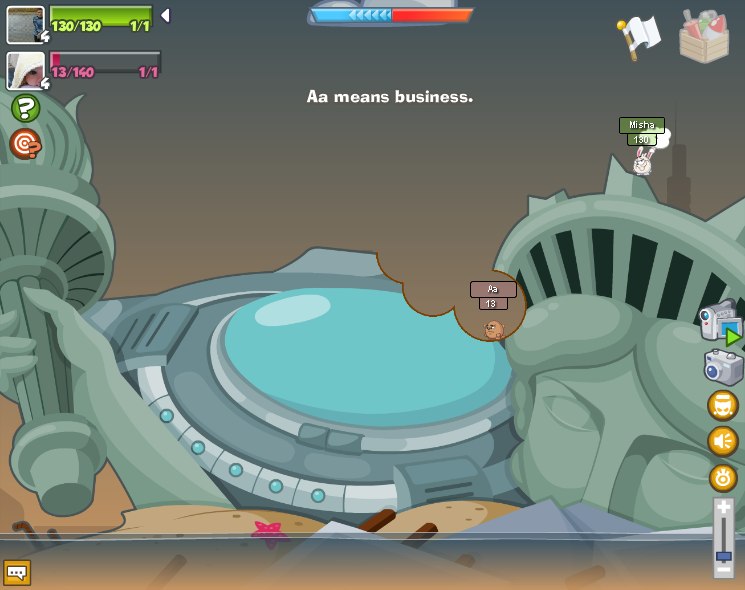745x590 pixels.
Task: Zoom out with the minus button
Action: click(x=723, y=568)
